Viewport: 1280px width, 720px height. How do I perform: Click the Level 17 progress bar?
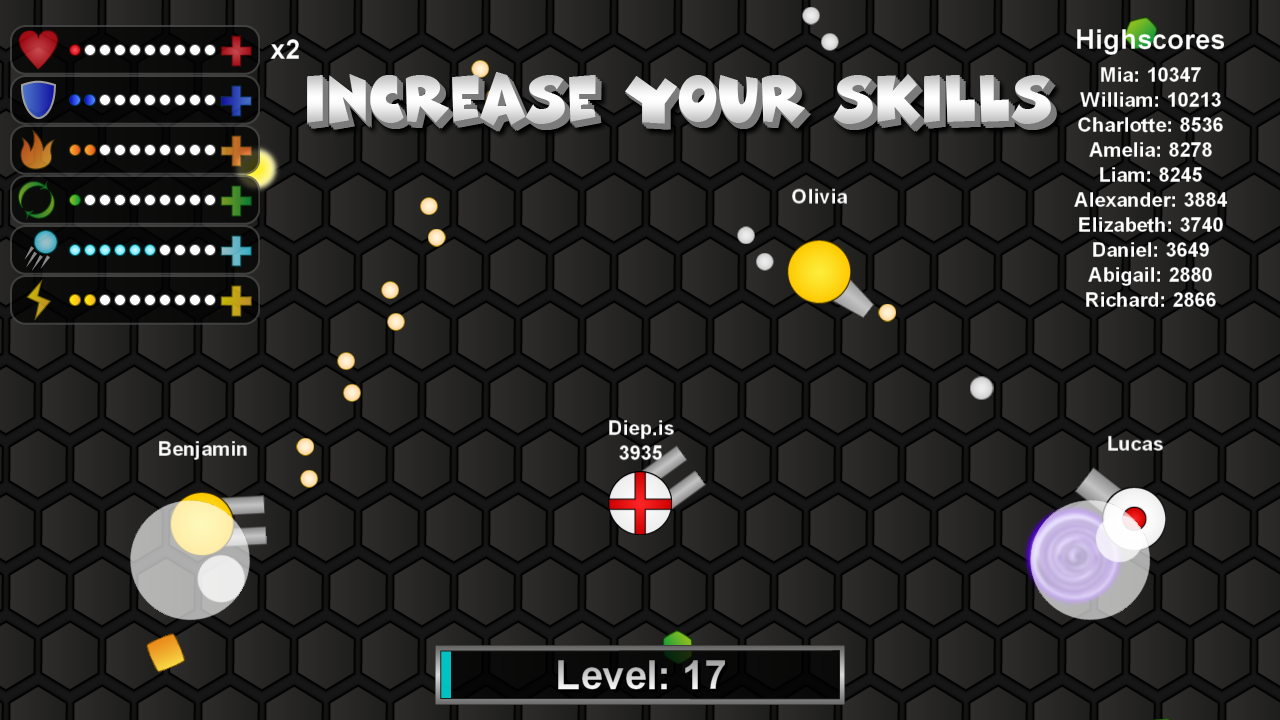[640, 674]
